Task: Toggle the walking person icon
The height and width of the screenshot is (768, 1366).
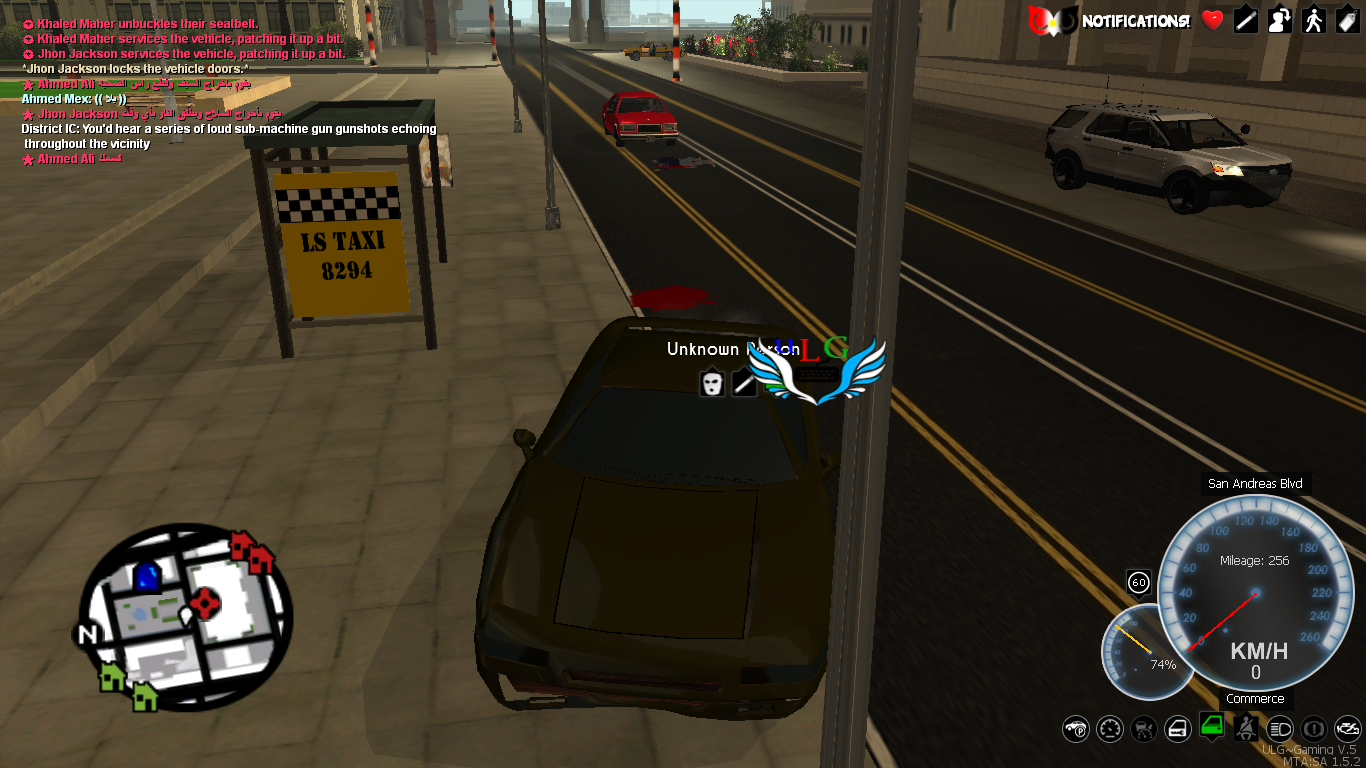Action: [x=1313, y=20]
